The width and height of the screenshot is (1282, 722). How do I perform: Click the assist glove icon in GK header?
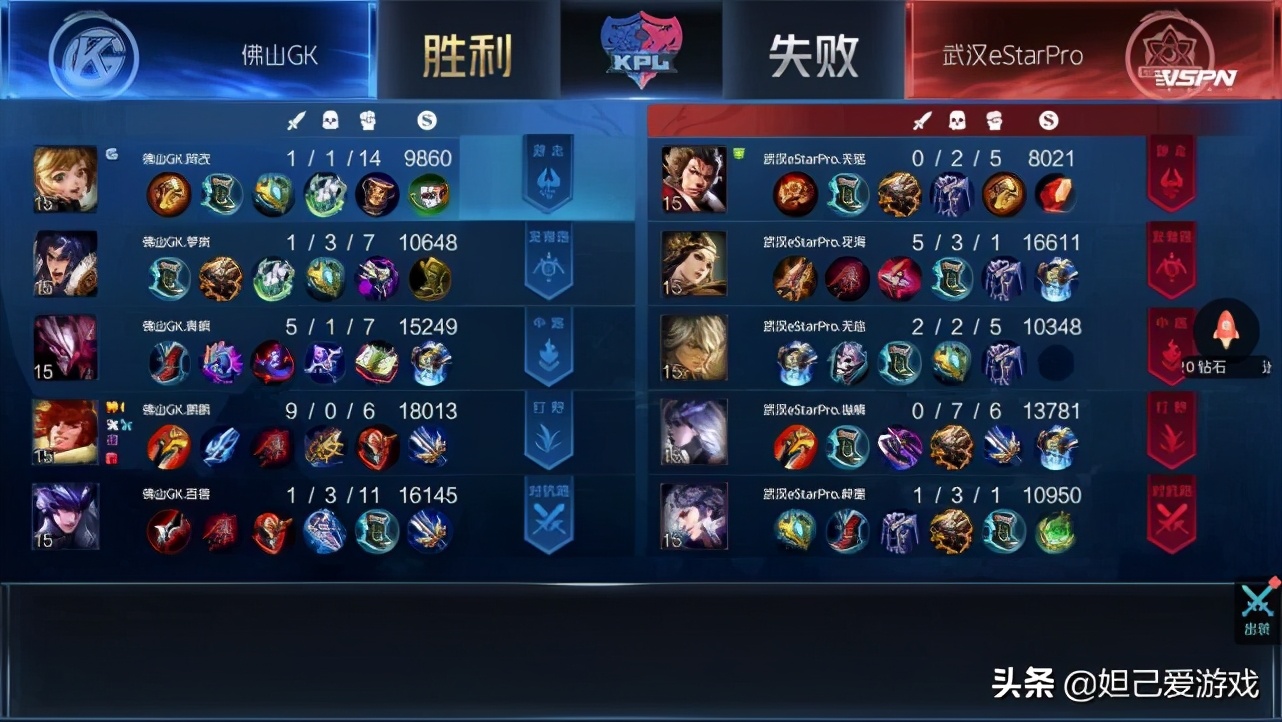point(368,119)
